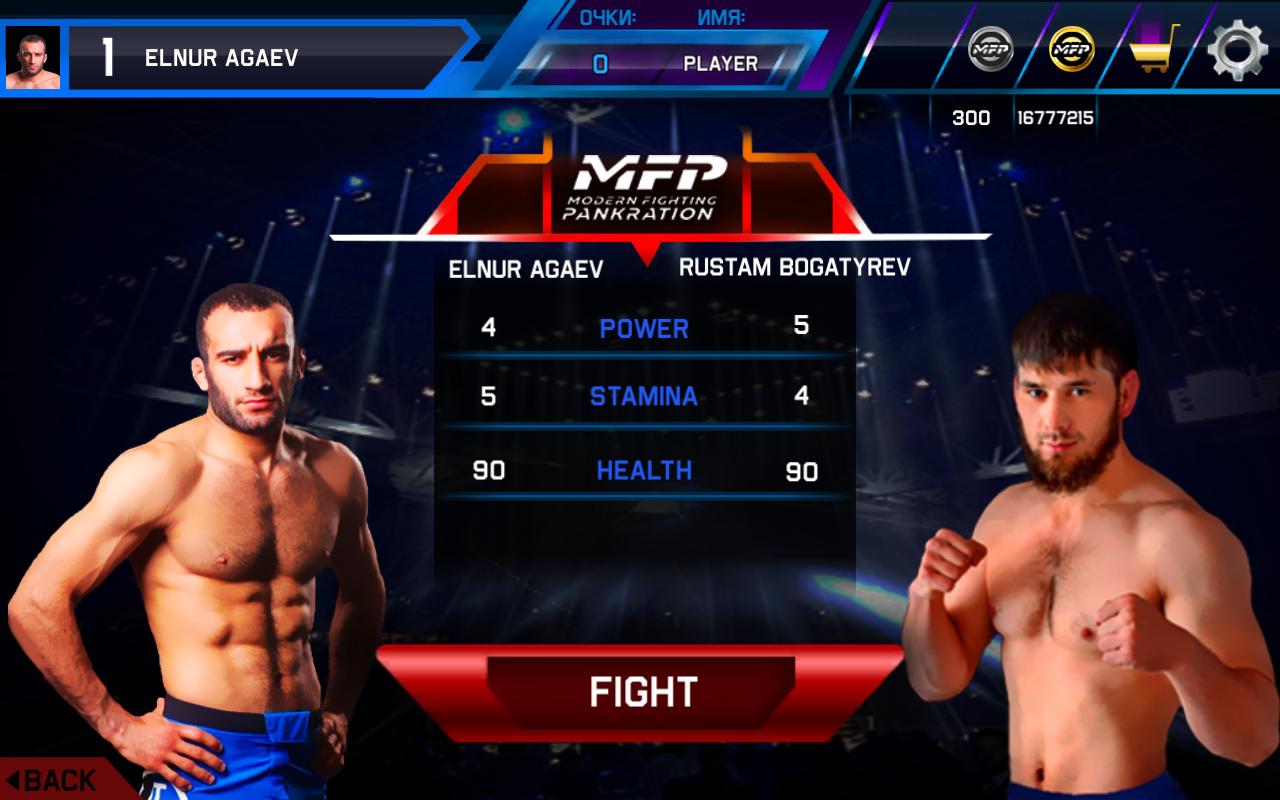Start the match with the FIGHT button
The image size is (1280, 800).
pyautogui.click(x=641, y=692)
